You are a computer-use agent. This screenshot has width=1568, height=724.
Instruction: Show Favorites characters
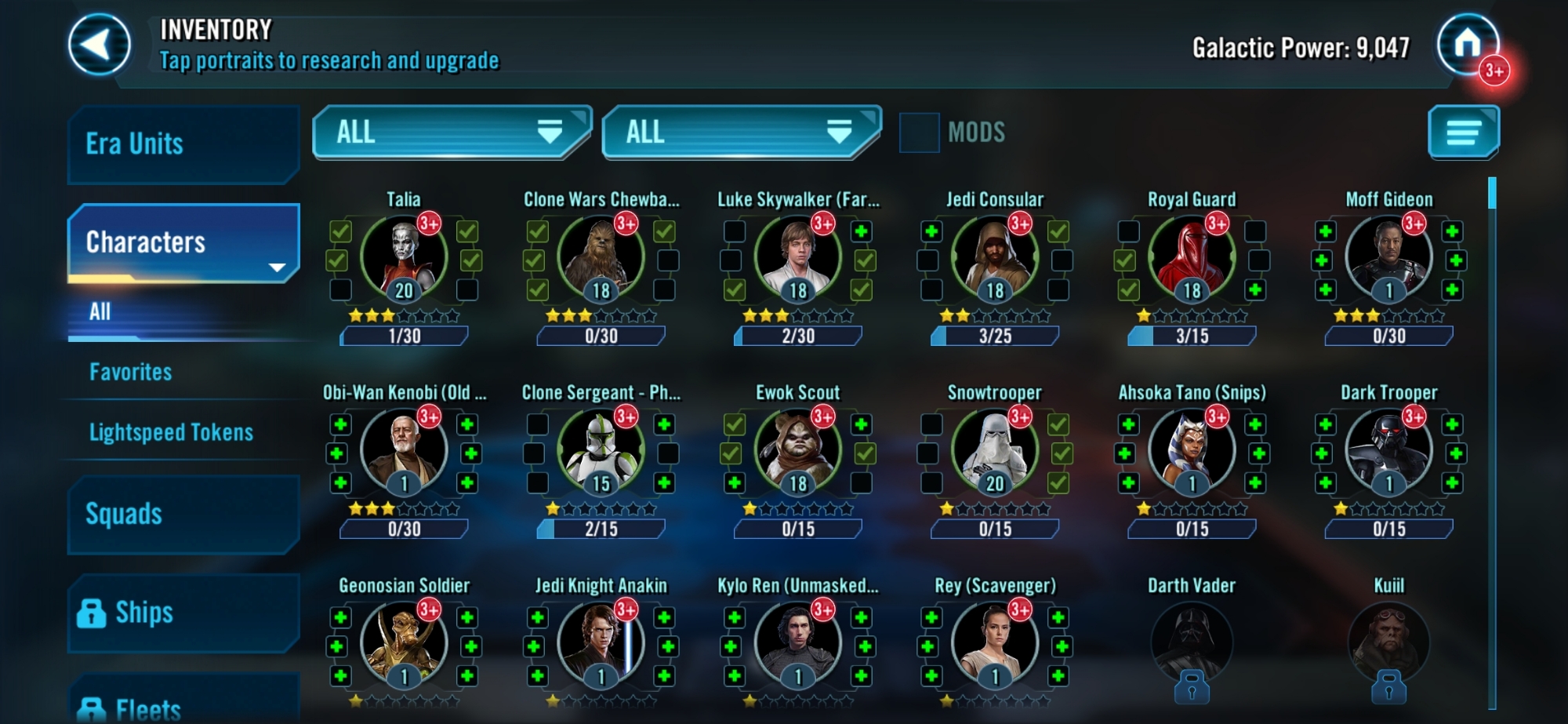tap(131, 372)
